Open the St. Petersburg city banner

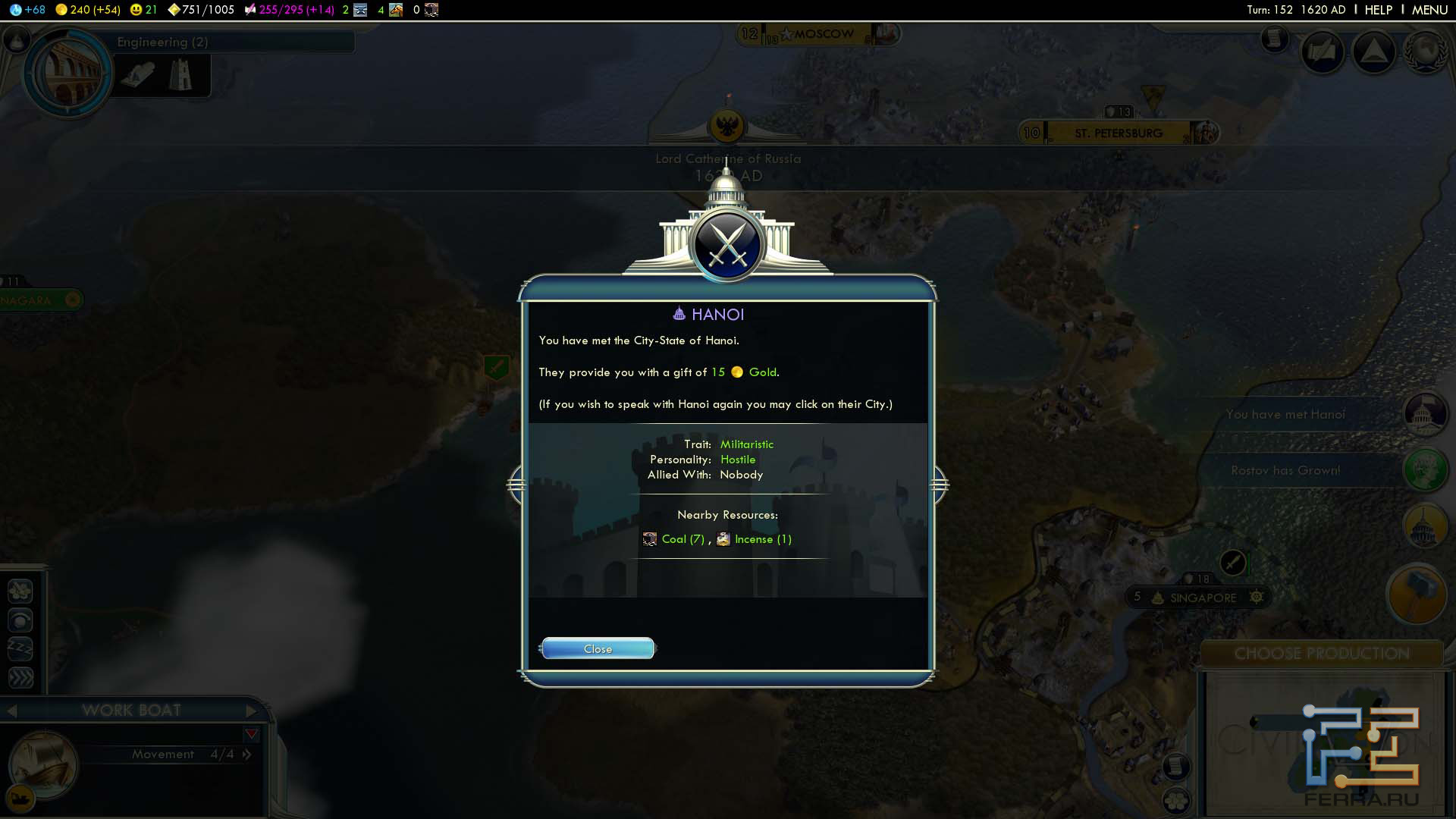(x=1118, y=133)
